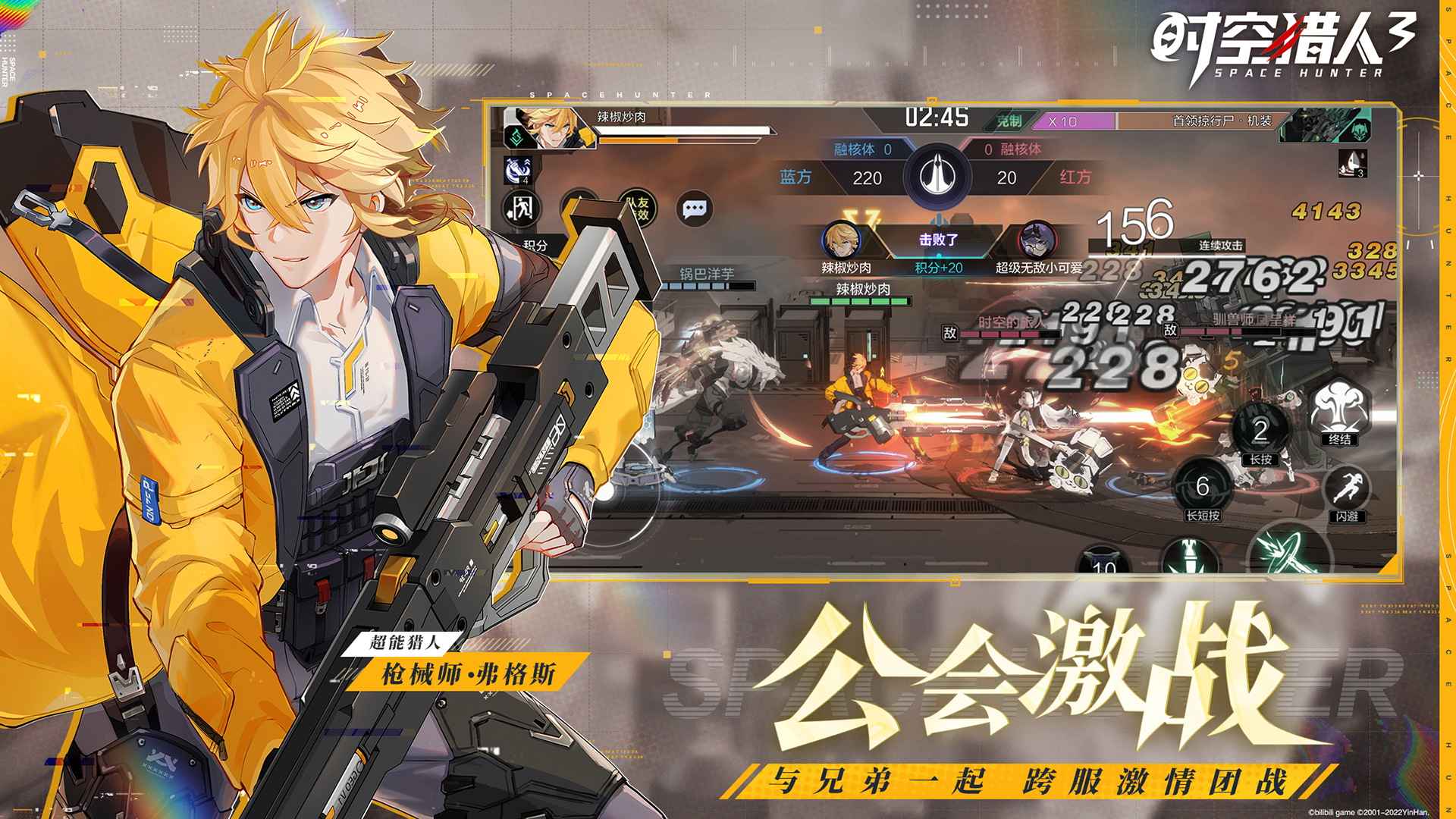Toggle the chat bubble panel
The width and height of the screenshot is (1456, 819).
(x=695, y=210)
